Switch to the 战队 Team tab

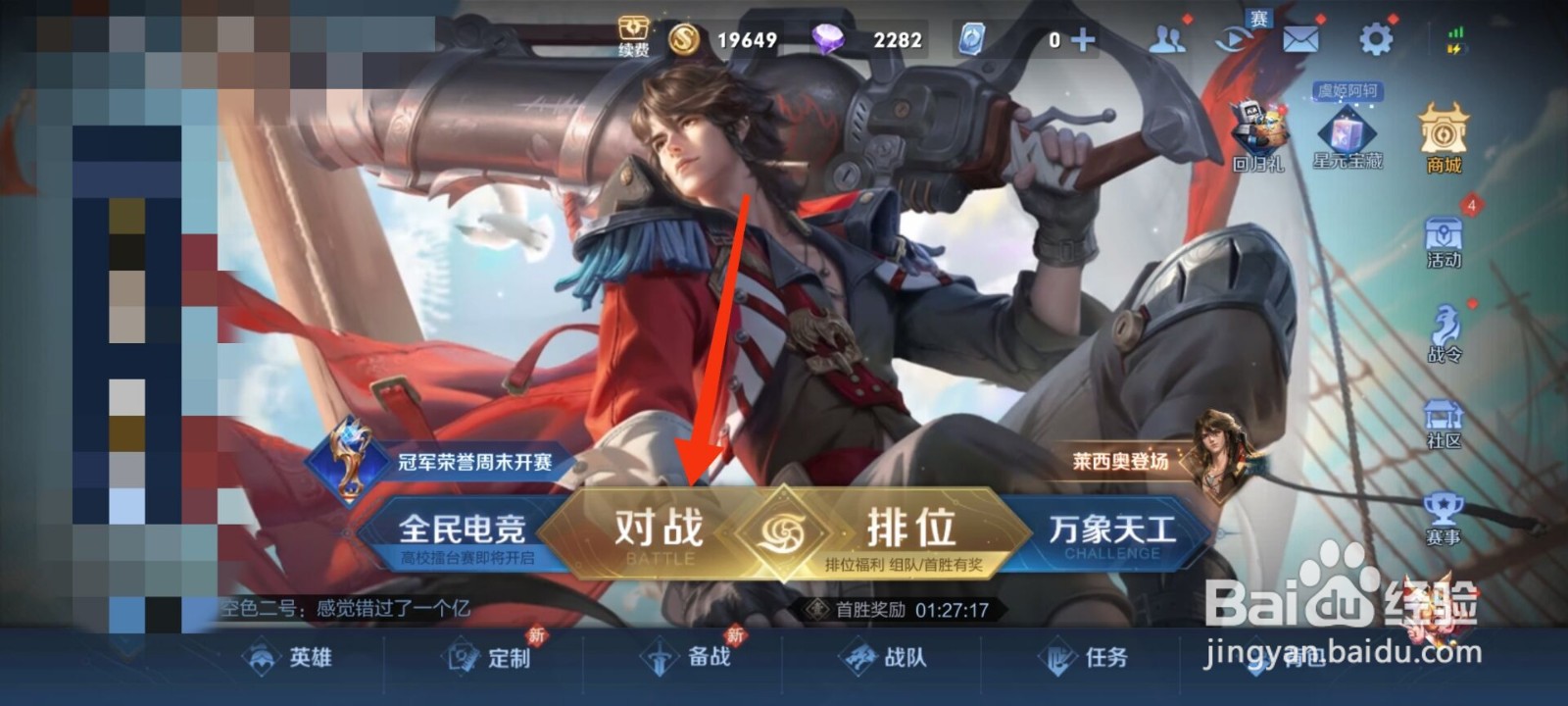pos(882,660)
